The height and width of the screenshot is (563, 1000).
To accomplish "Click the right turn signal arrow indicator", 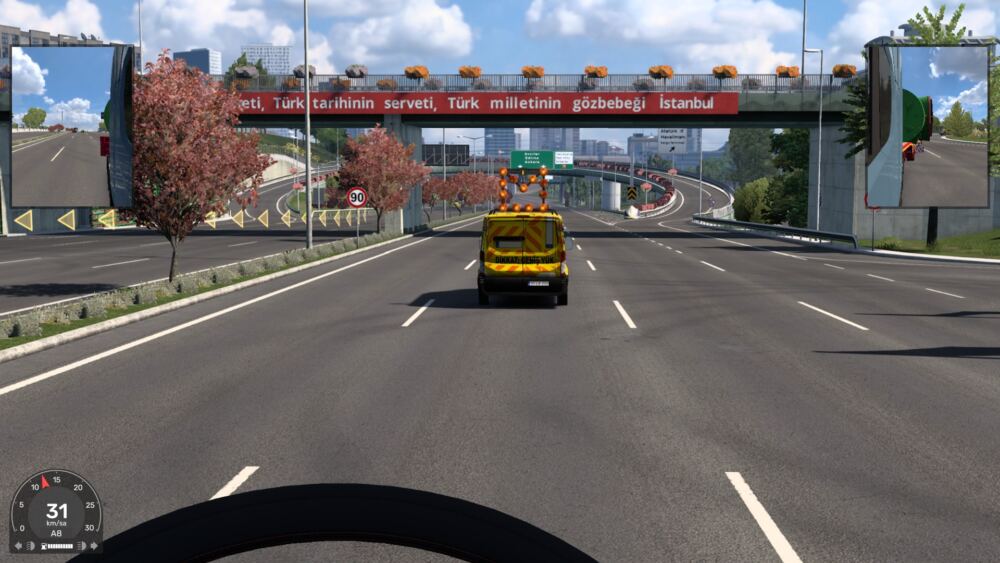I will (95, 546).
